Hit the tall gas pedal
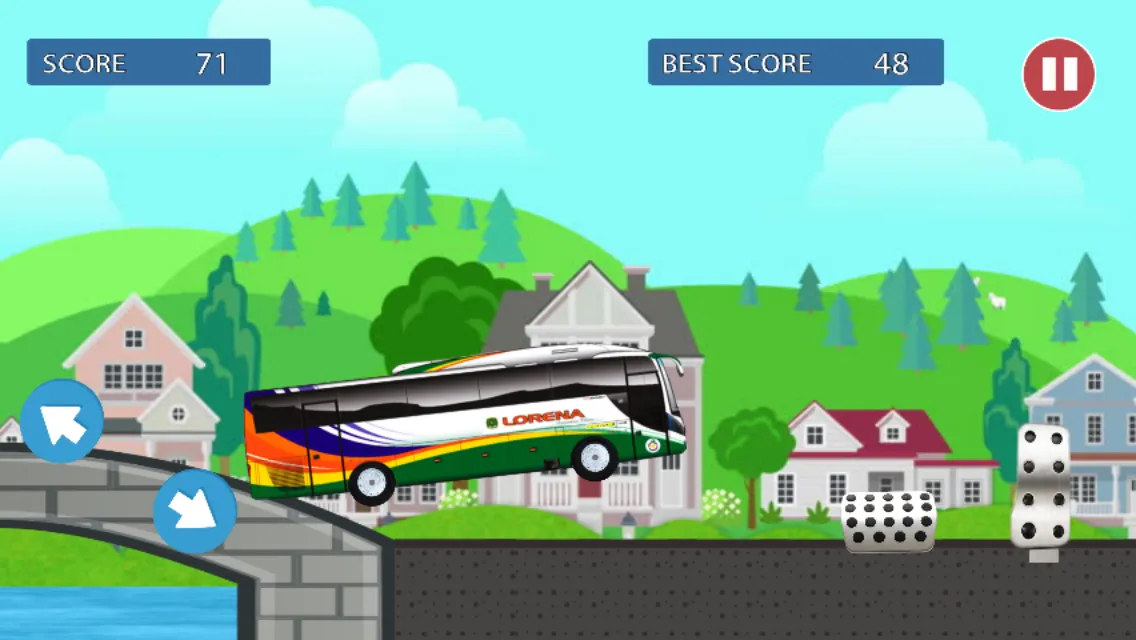The image size is (1136, 640). pyautogui.click(x=1041, y=486)
